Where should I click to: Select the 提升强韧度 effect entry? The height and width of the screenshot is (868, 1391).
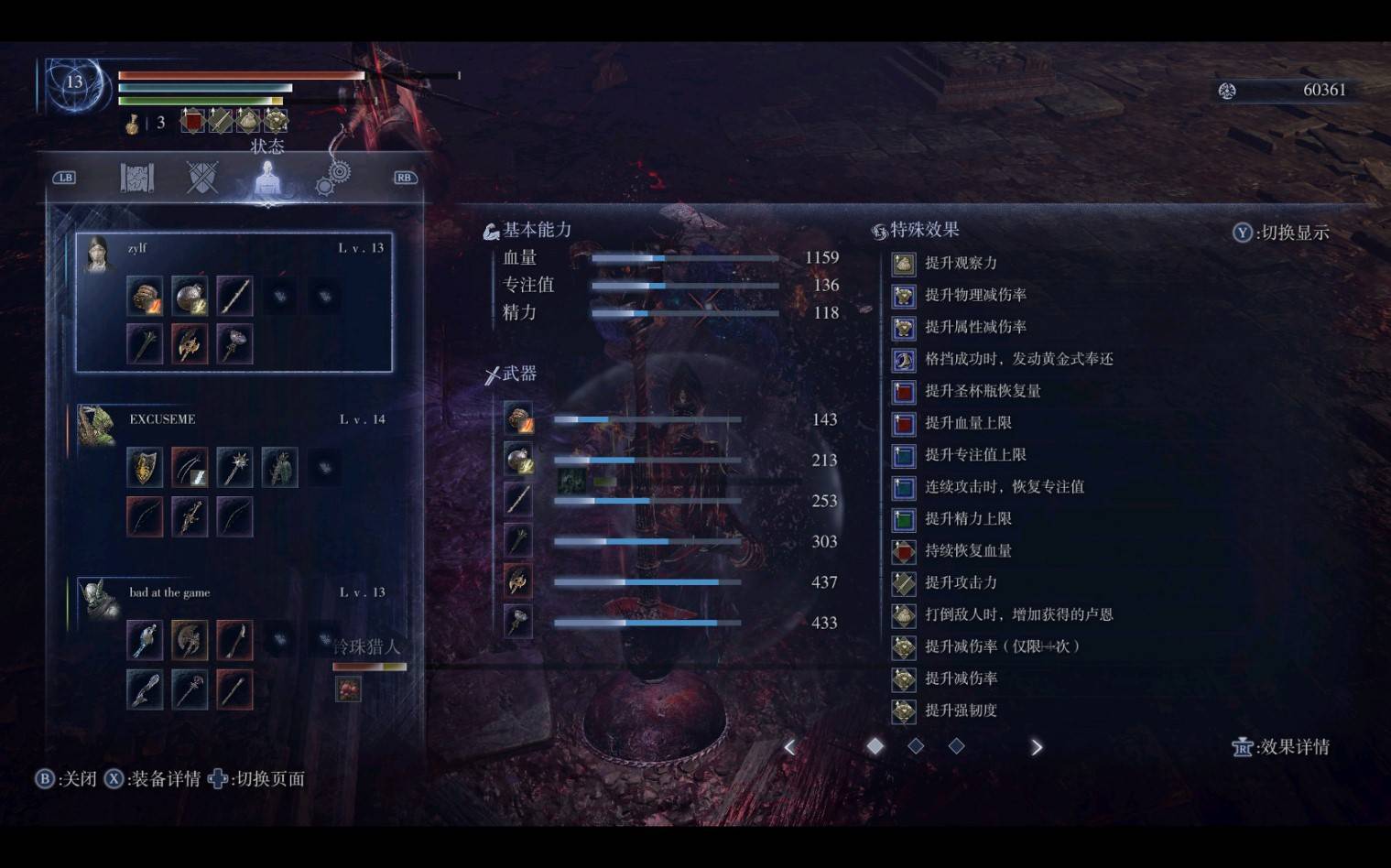point(960,711)
